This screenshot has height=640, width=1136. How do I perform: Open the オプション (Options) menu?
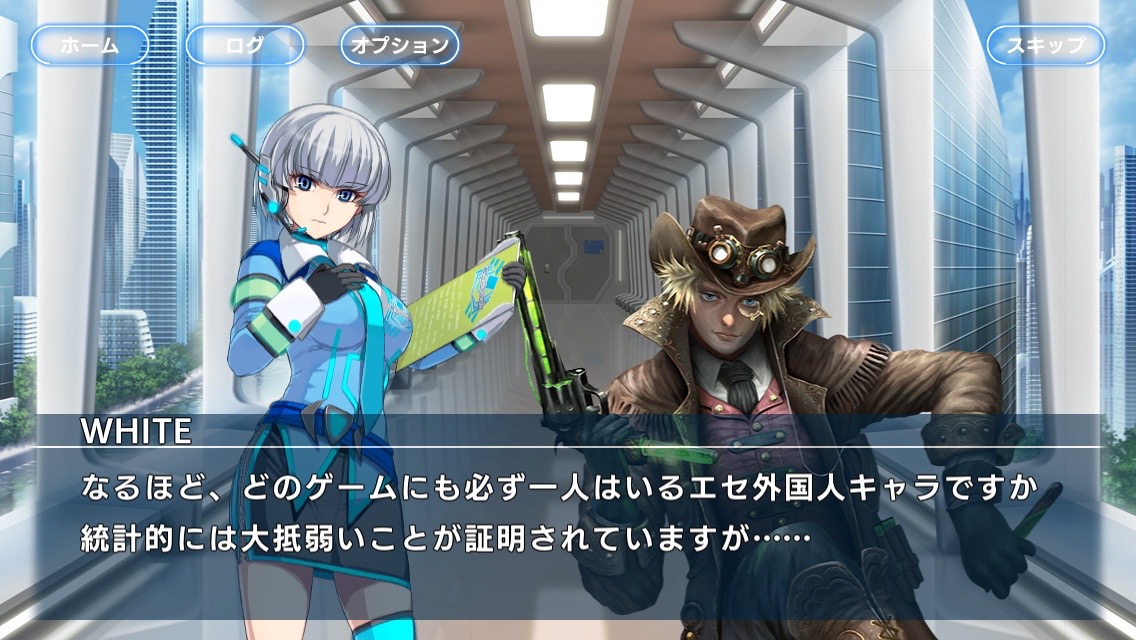[x=400, y=45]
